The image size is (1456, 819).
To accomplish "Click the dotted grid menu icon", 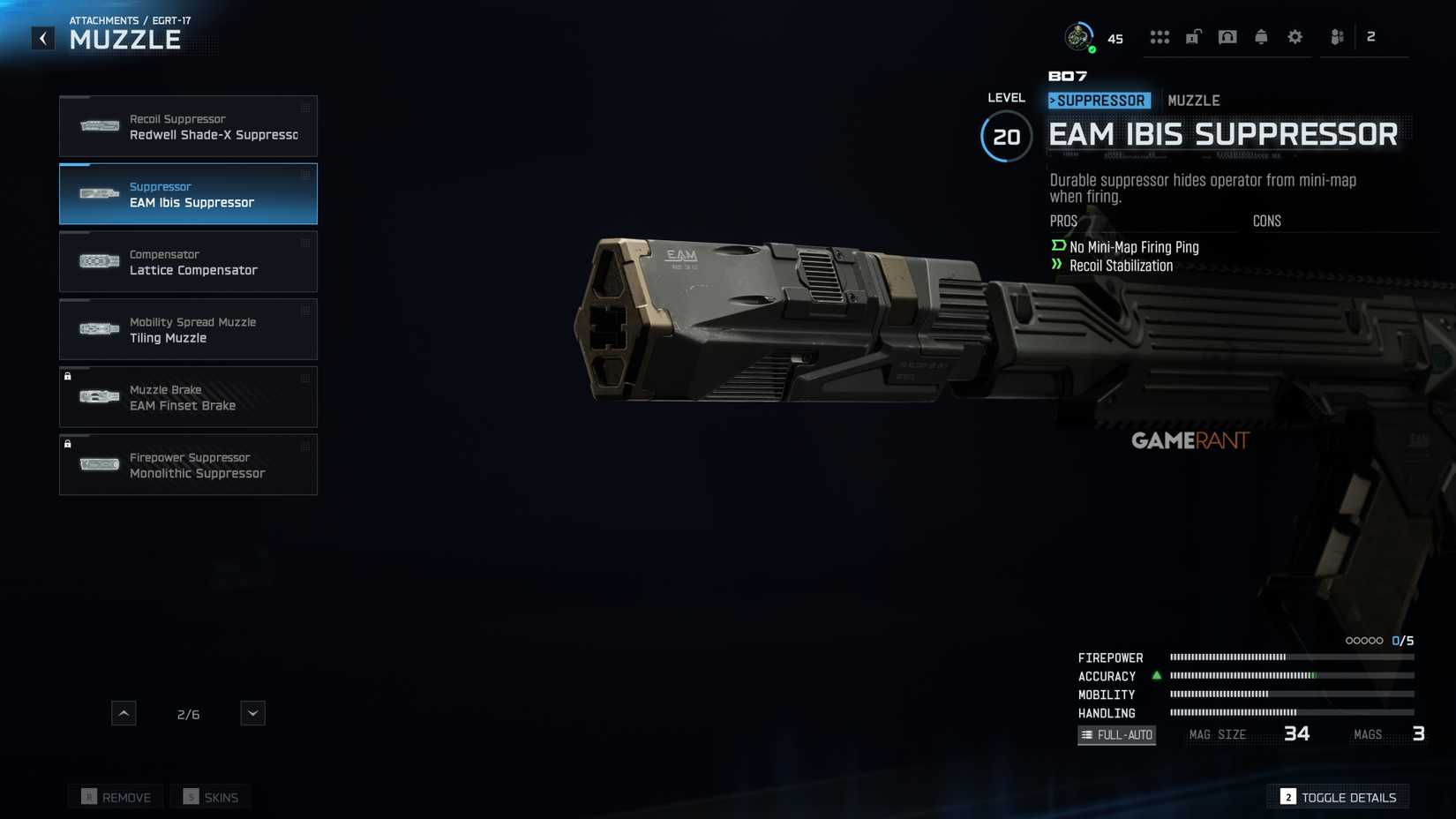I will pyautogui.click(x=1160, y=36).
